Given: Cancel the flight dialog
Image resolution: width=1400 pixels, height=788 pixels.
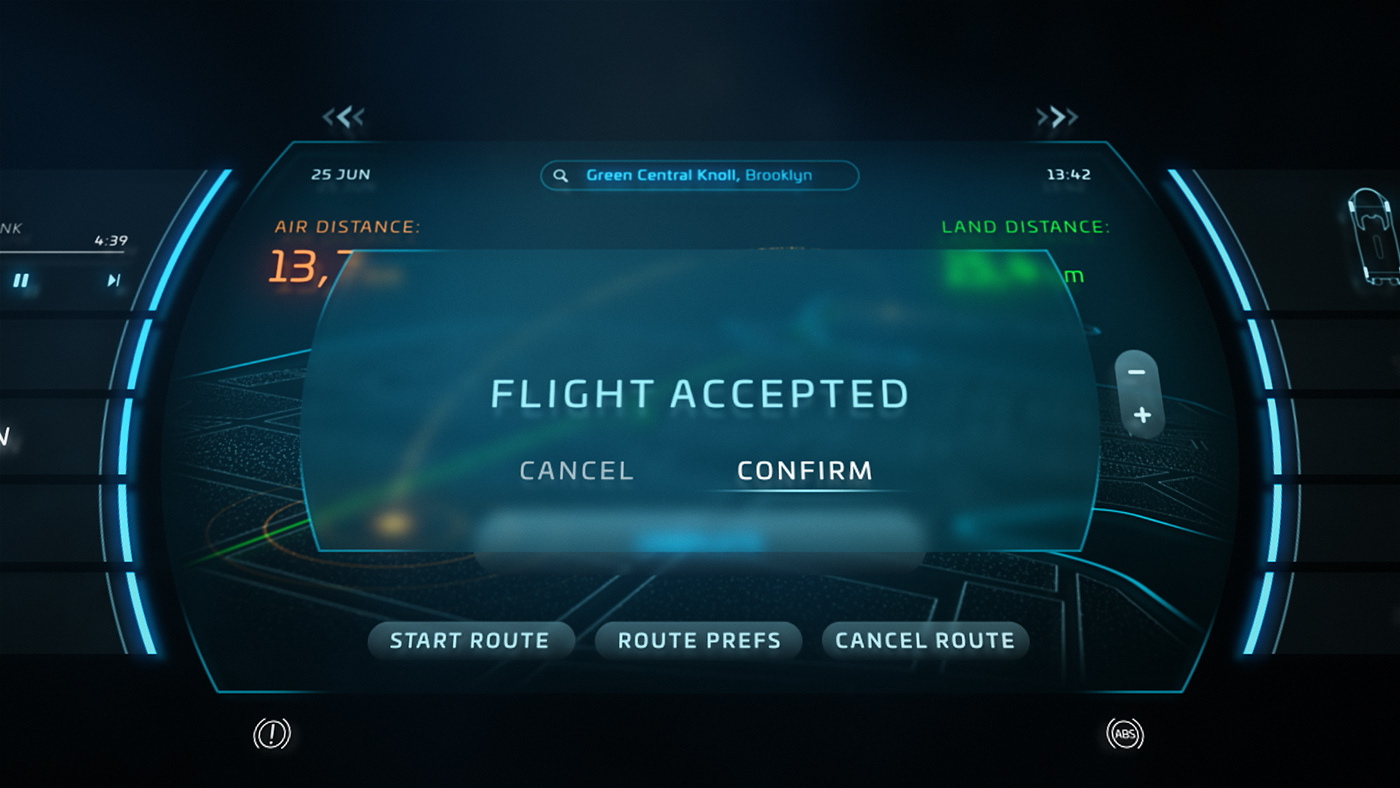Looking at the screenshot, I should [577, 471].
